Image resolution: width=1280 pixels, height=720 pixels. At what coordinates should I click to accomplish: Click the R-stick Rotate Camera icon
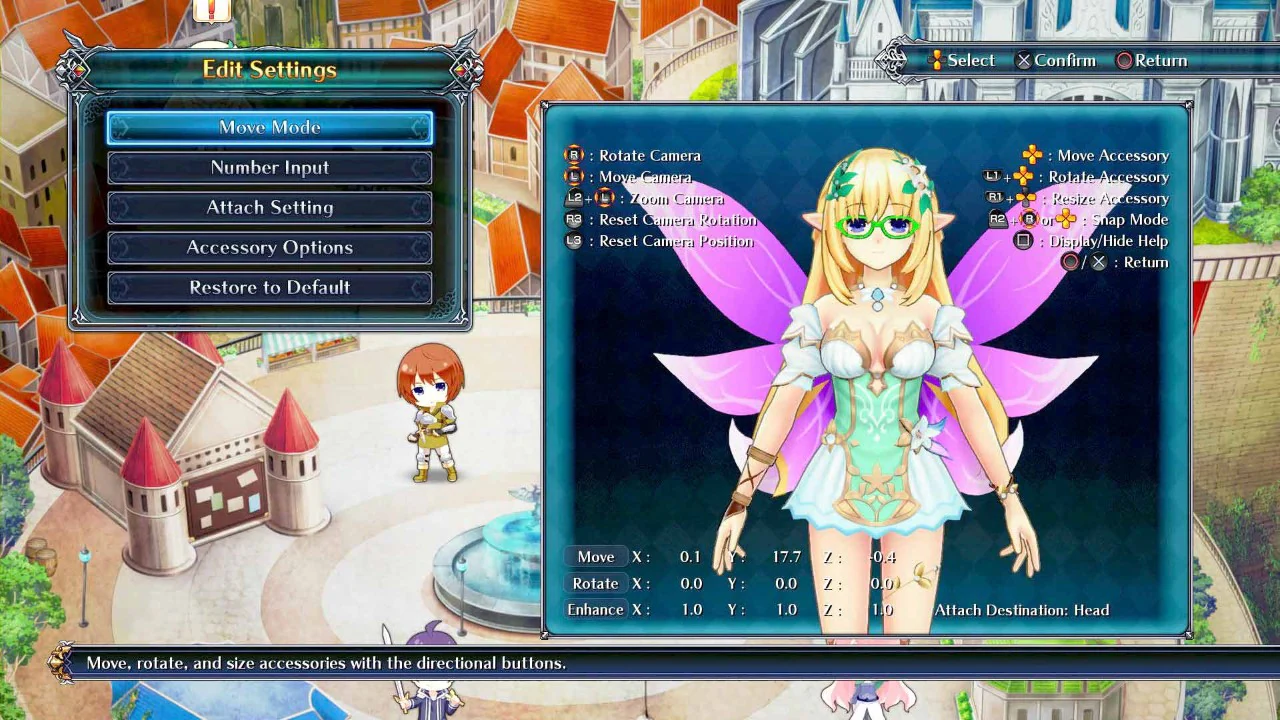pos(573,155)
